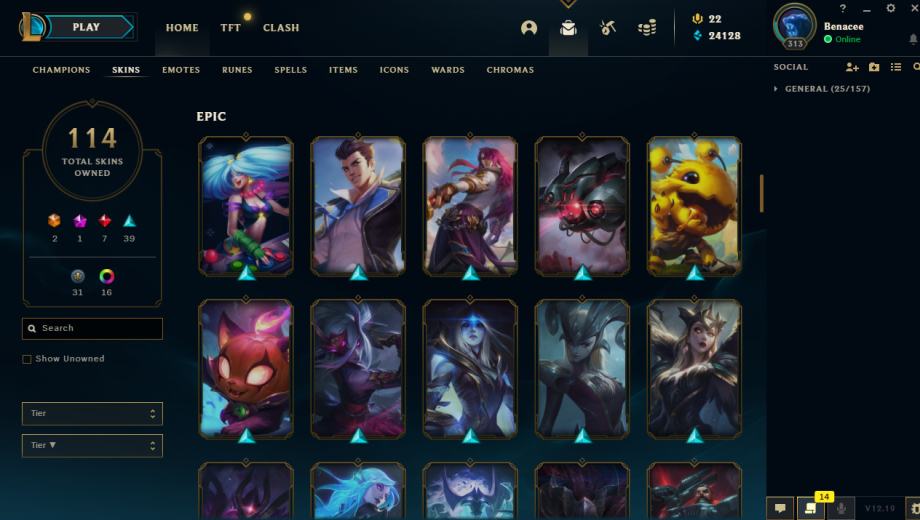The height and width of the screenshot is (520, 920).
Task: Switch to the CHAMPIONS tab
Action: (x=61, y=70)
